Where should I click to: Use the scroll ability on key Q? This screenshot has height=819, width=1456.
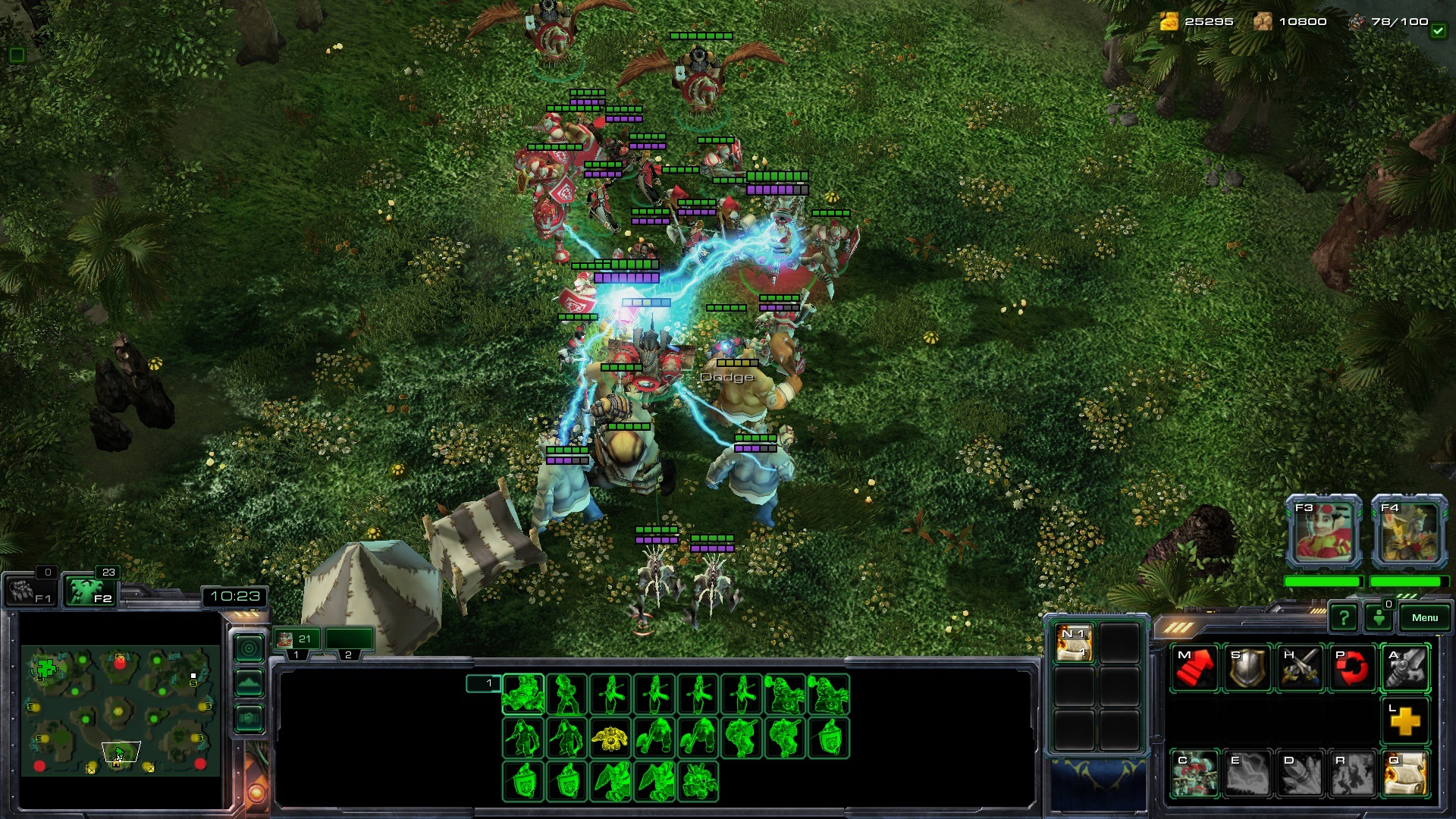tap(1405, 773)
